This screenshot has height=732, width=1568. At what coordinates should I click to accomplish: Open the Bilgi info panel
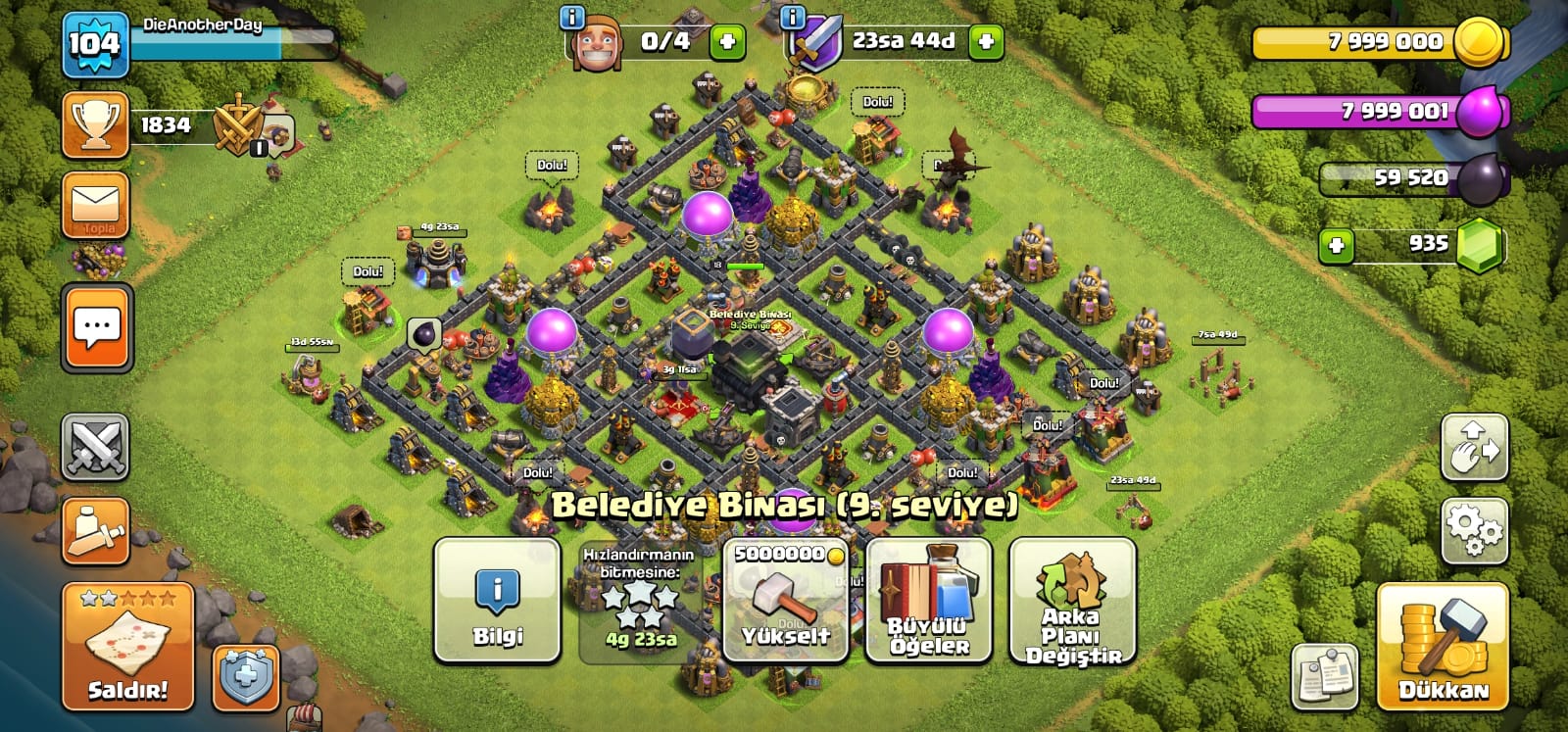pos(497,600)
